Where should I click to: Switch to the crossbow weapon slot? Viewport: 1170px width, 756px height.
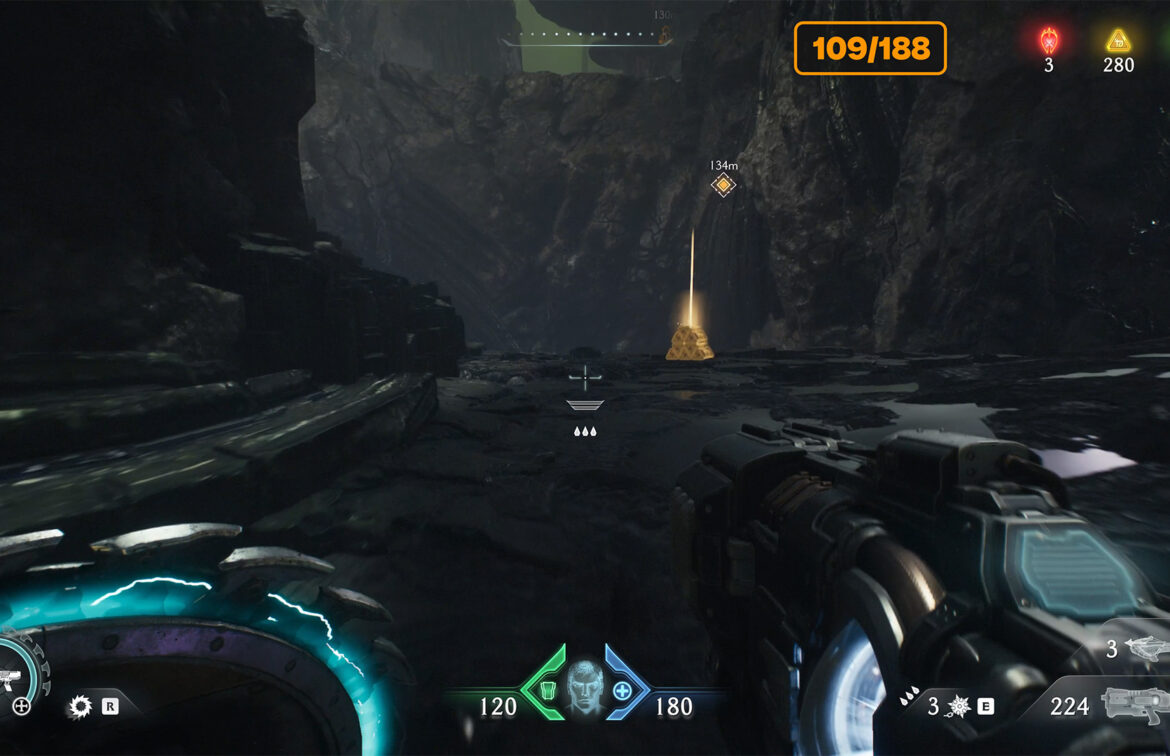pyautogui.click(x=1145, y=648)
